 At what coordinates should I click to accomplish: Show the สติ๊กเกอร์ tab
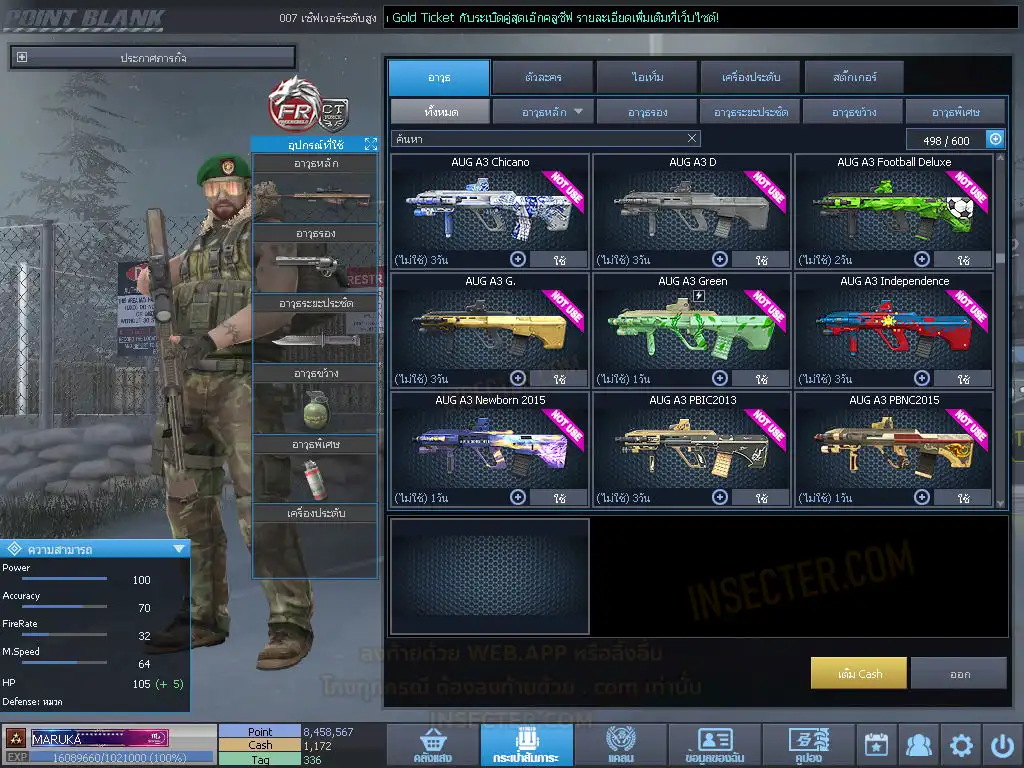point(853,77)
